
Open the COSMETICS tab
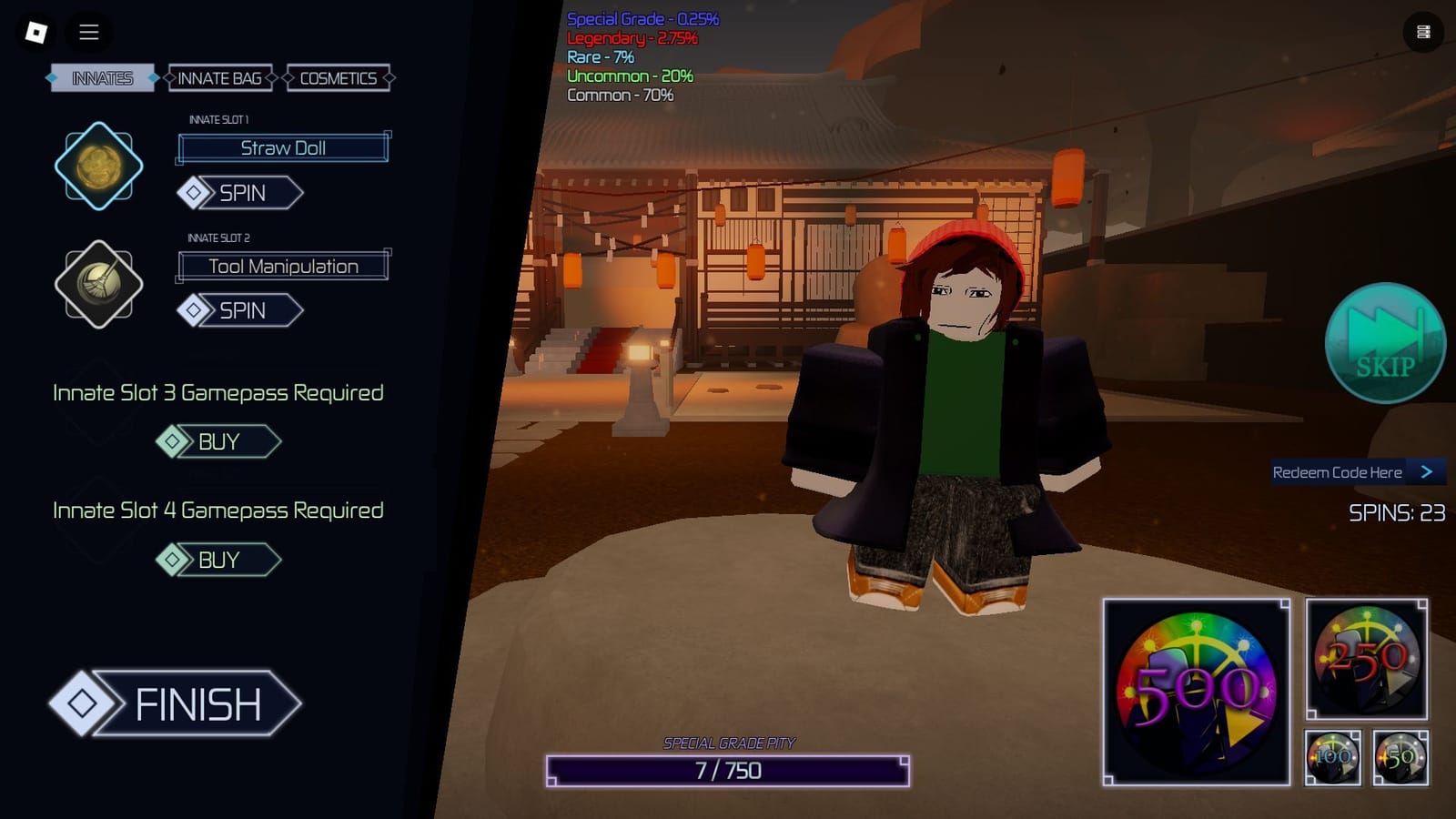[x=338, y=78]
